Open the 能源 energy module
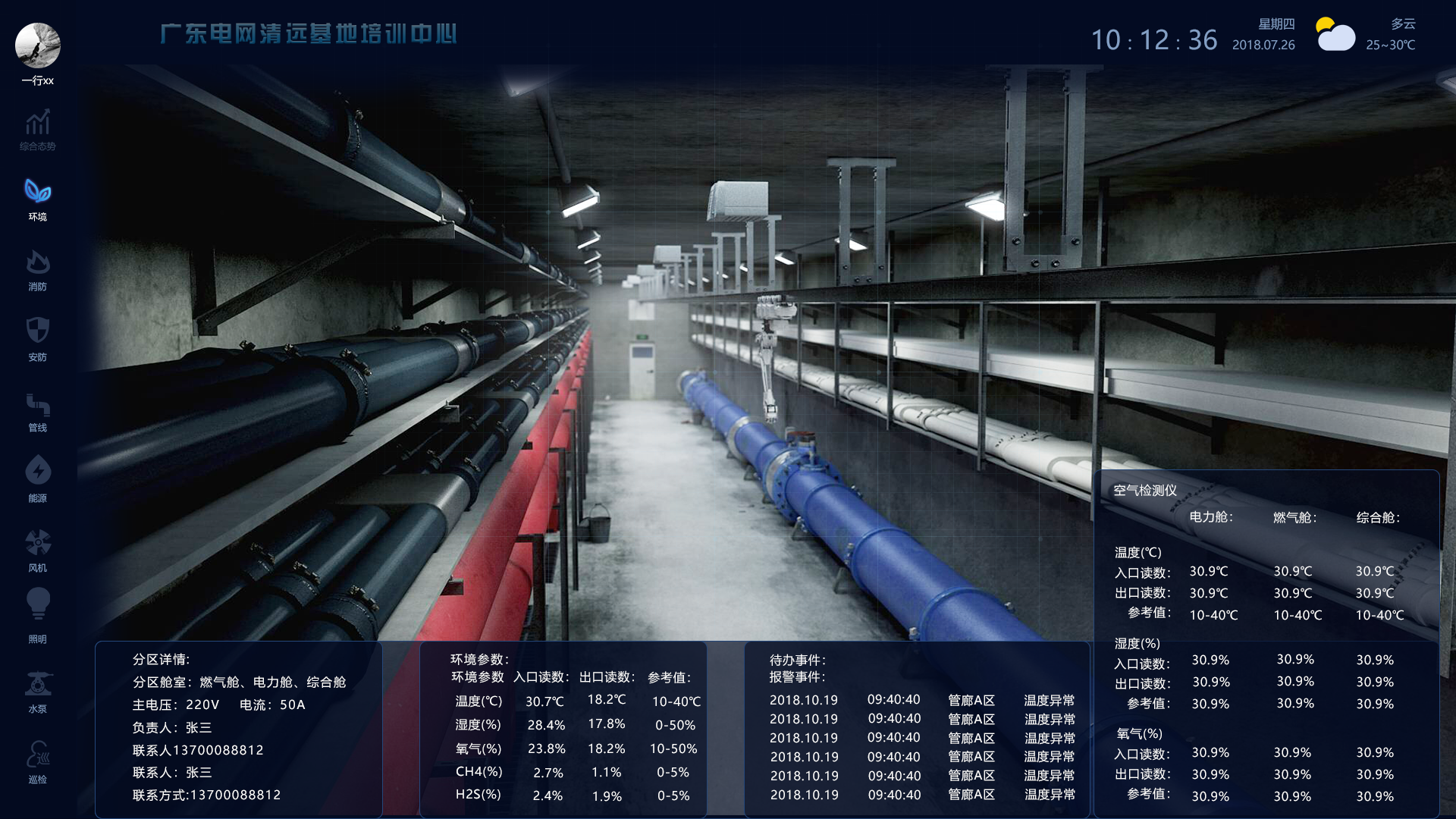The height and width of the screenshot is (819, 1456). [x=37, y=478]
